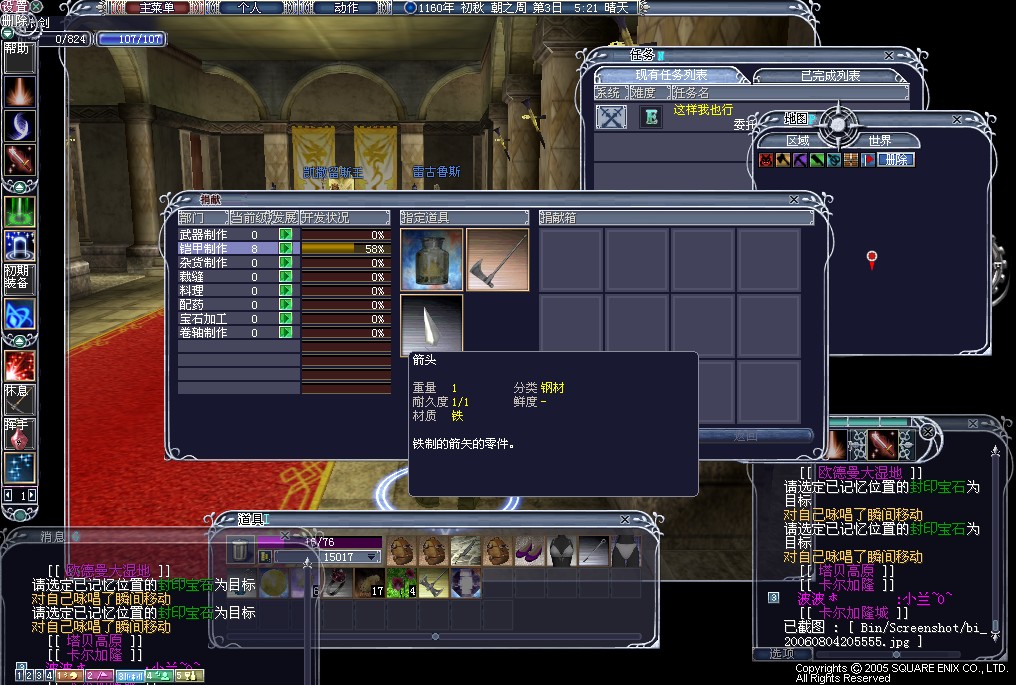This screenshot has width=1016, height=685.
Task: Click the trash can in inventory
Action: (239, 549)
